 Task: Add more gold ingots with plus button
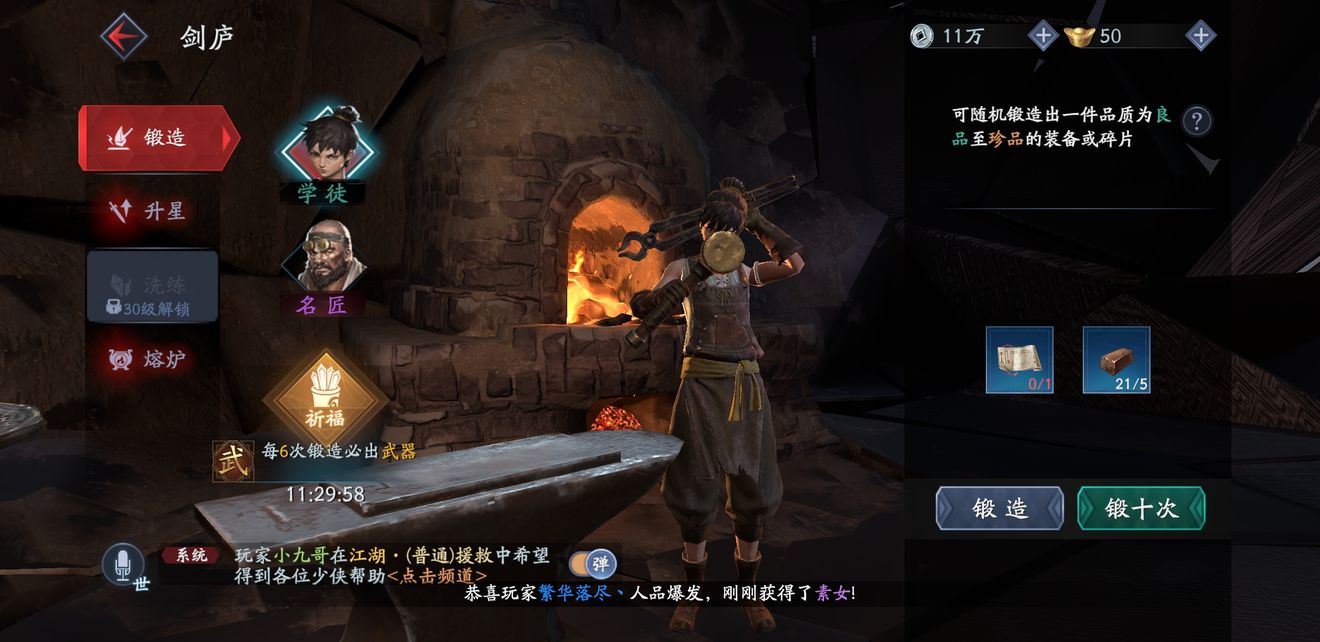coord(1200,37)
